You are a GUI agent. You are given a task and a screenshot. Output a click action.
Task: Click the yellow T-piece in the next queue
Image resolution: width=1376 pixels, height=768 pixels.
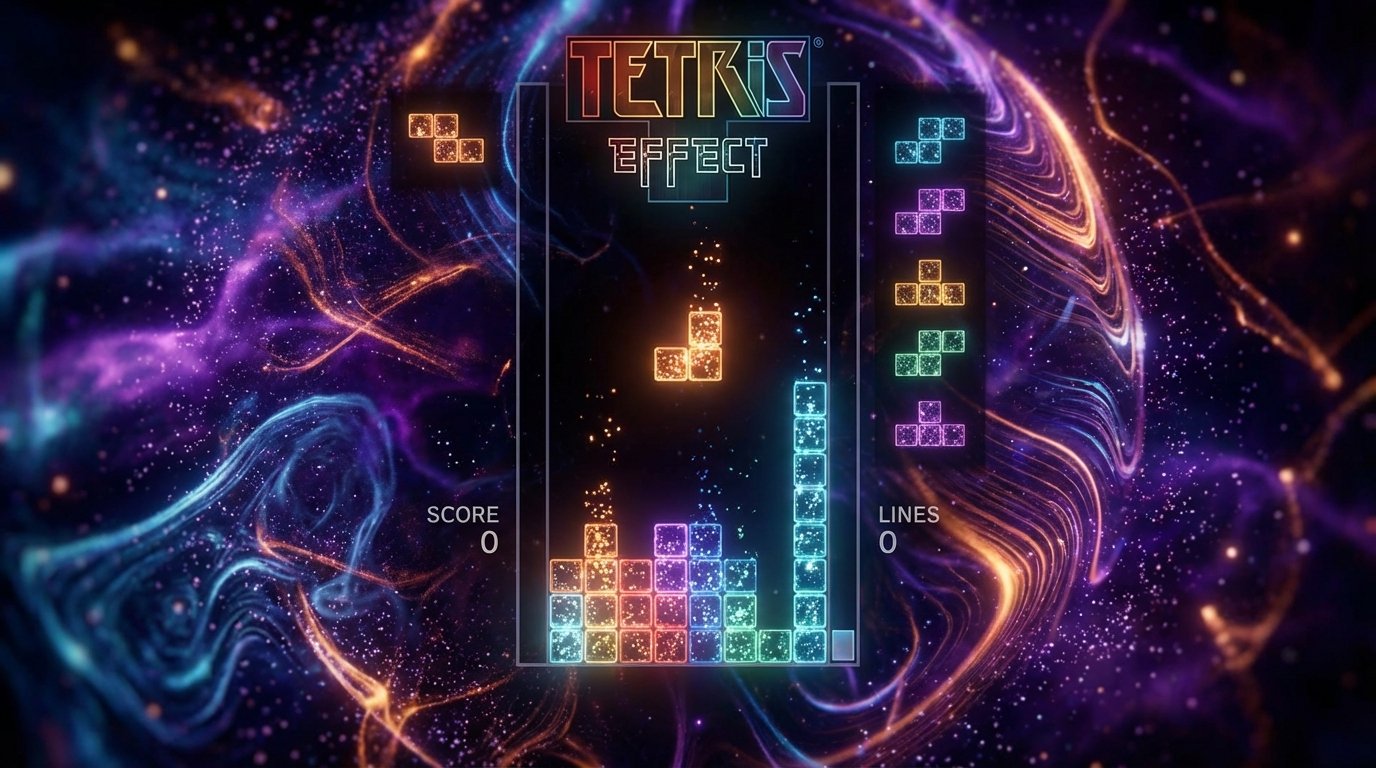(928, 285)
